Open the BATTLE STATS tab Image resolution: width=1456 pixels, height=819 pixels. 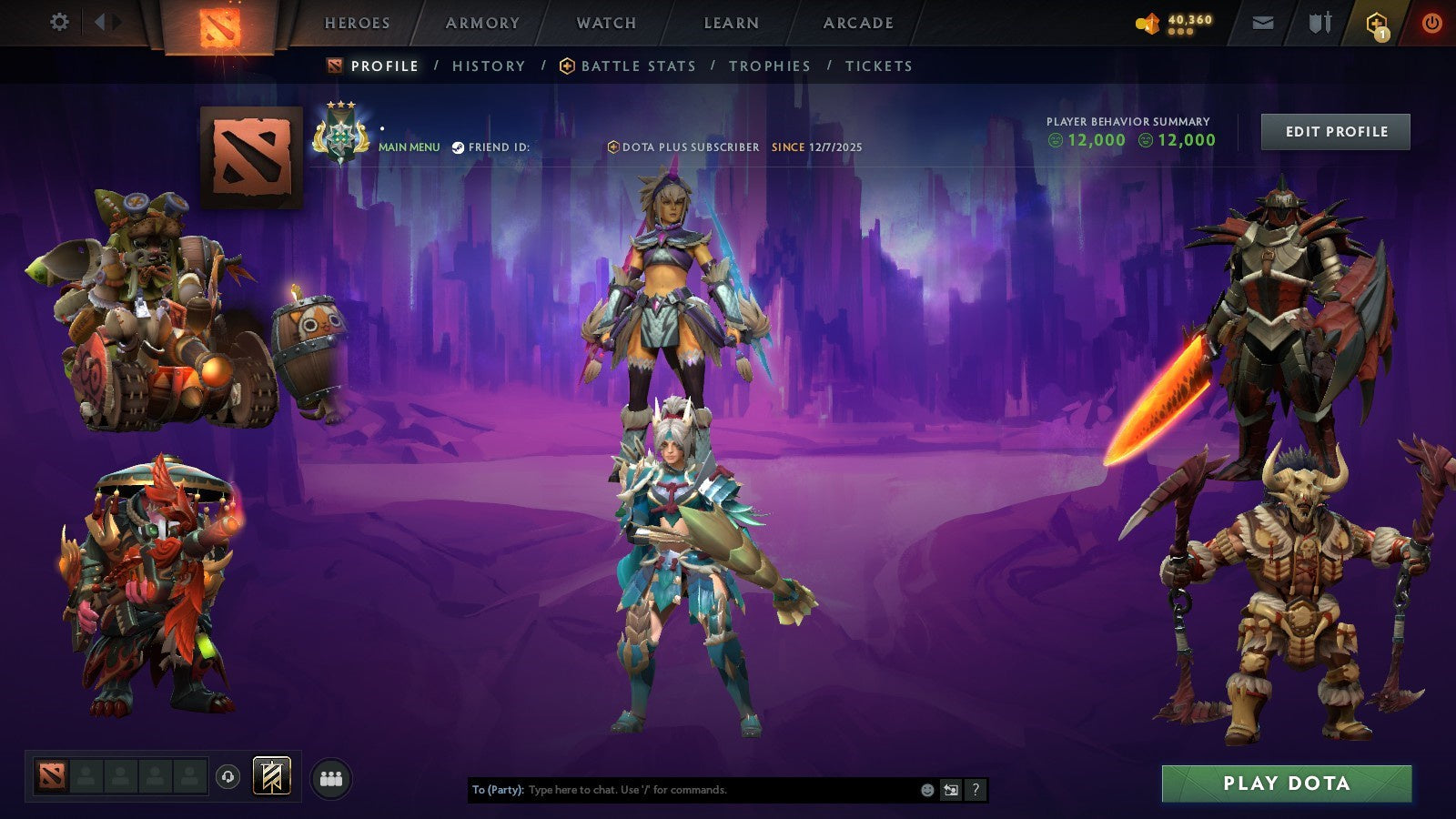[637, 66]
